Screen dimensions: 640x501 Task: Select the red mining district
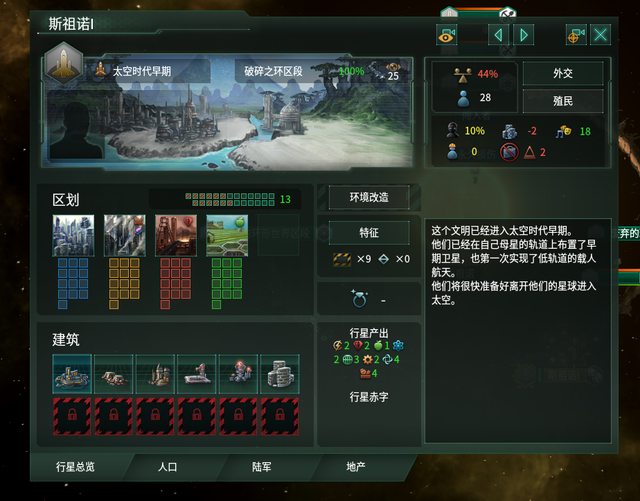pyautogui.click(x=175, y=235)
